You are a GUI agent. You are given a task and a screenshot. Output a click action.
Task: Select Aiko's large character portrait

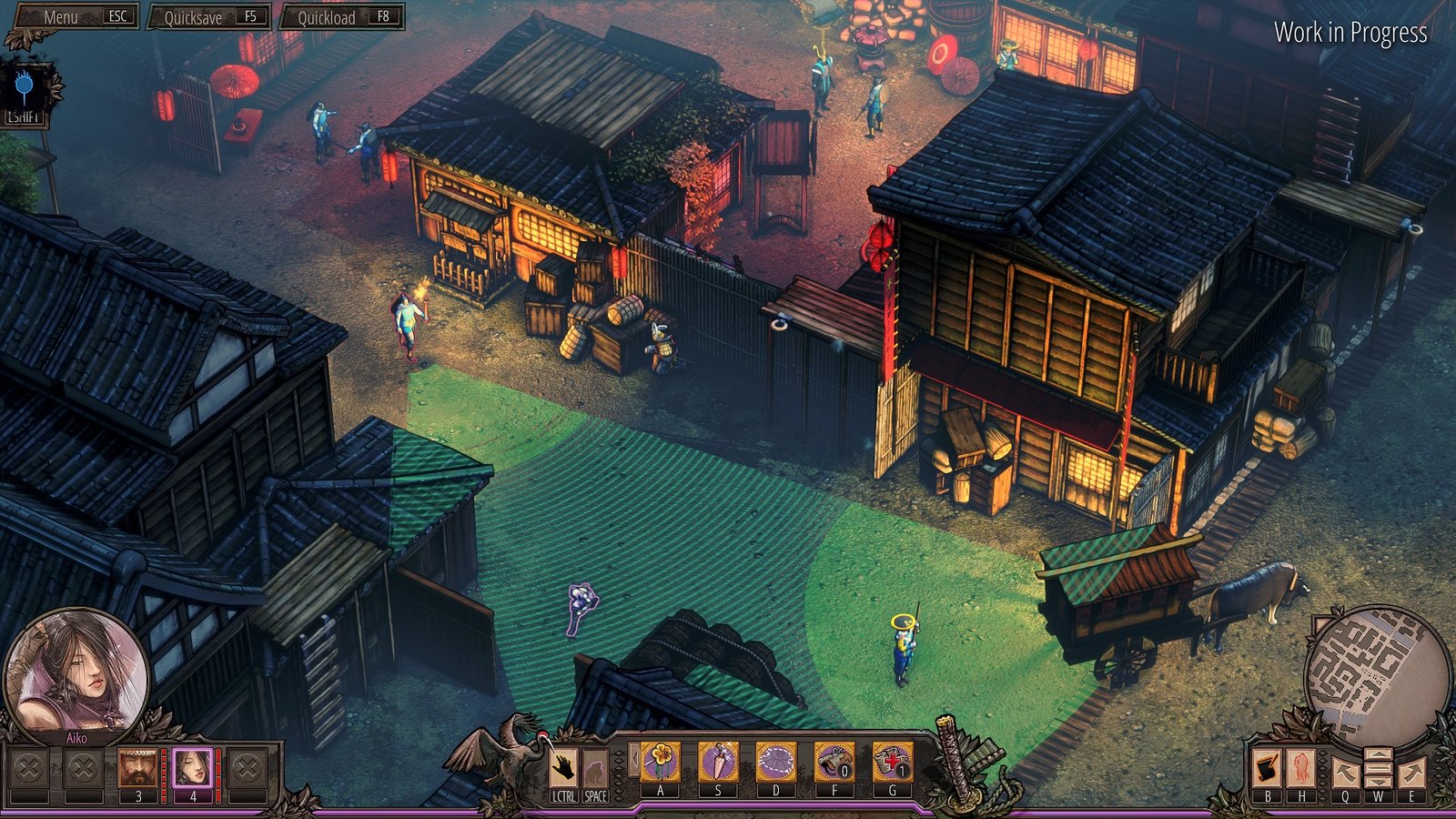pos(75,671)
